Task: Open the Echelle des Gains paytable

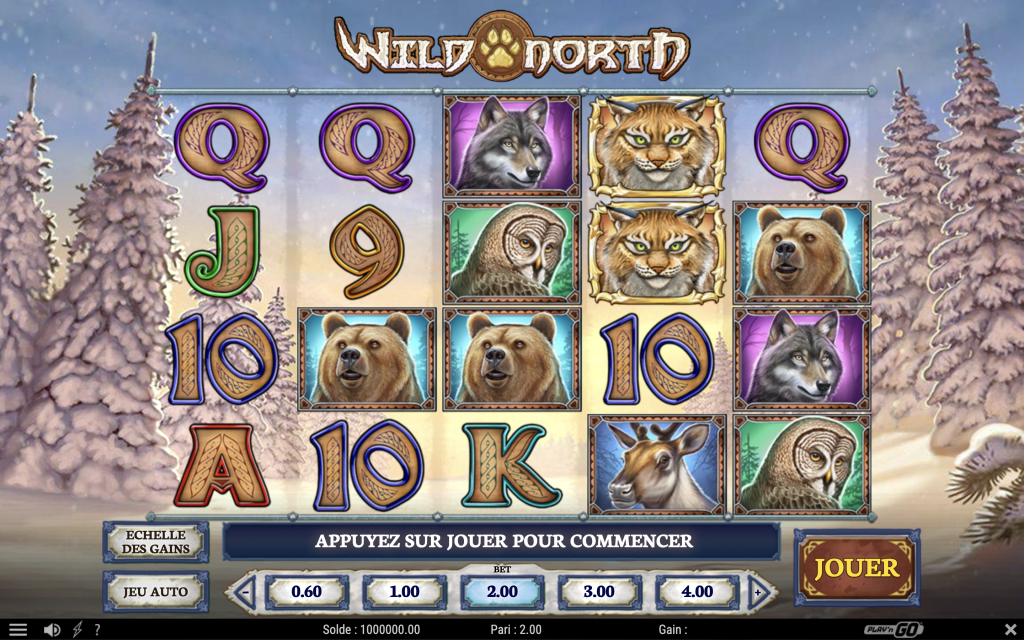Action: [155, 542]
